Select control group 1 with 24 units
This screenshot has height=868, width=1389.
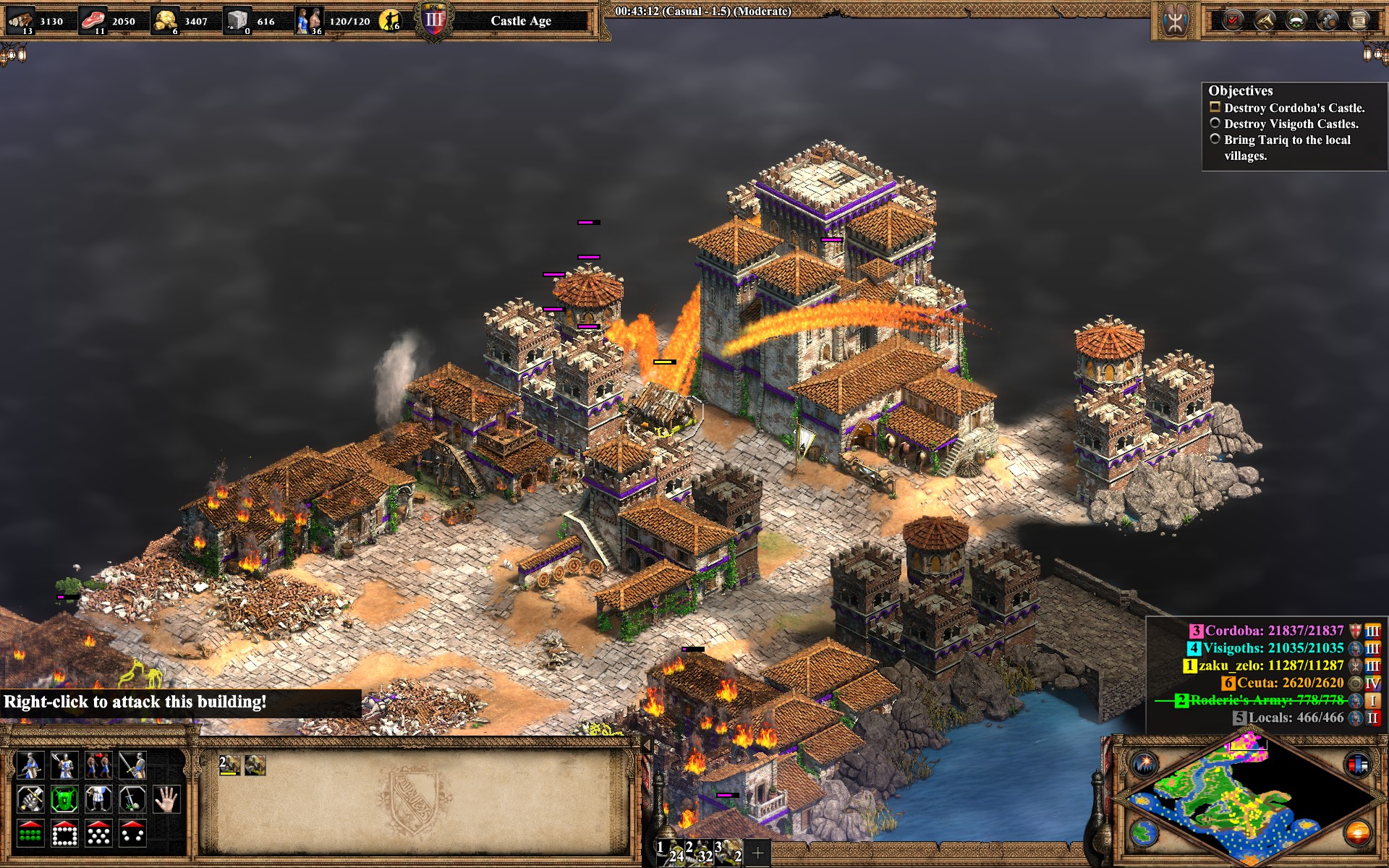(x=670, y=852)
